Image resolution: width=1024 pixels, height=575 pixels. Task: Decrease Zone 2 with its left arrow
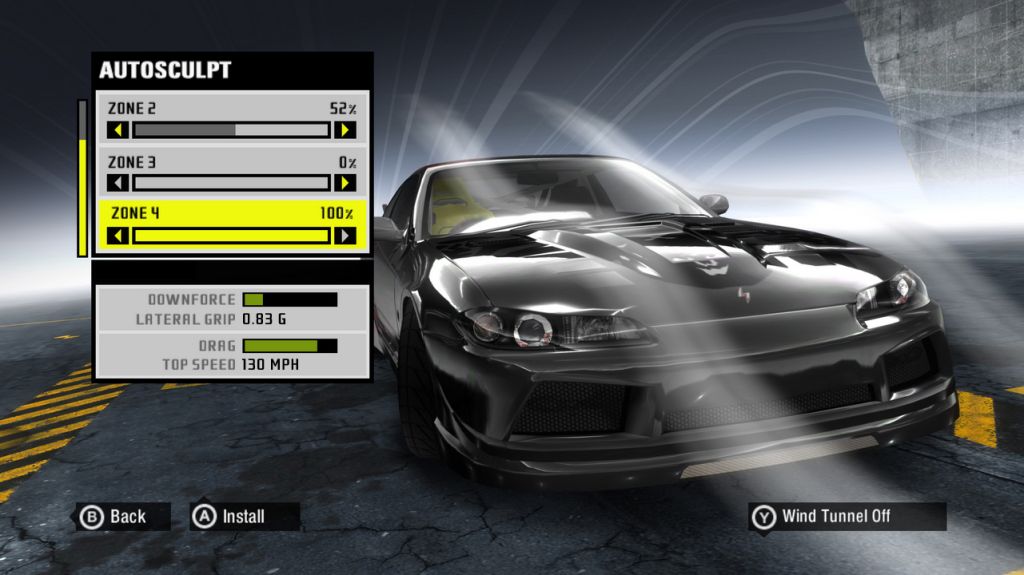118,130
